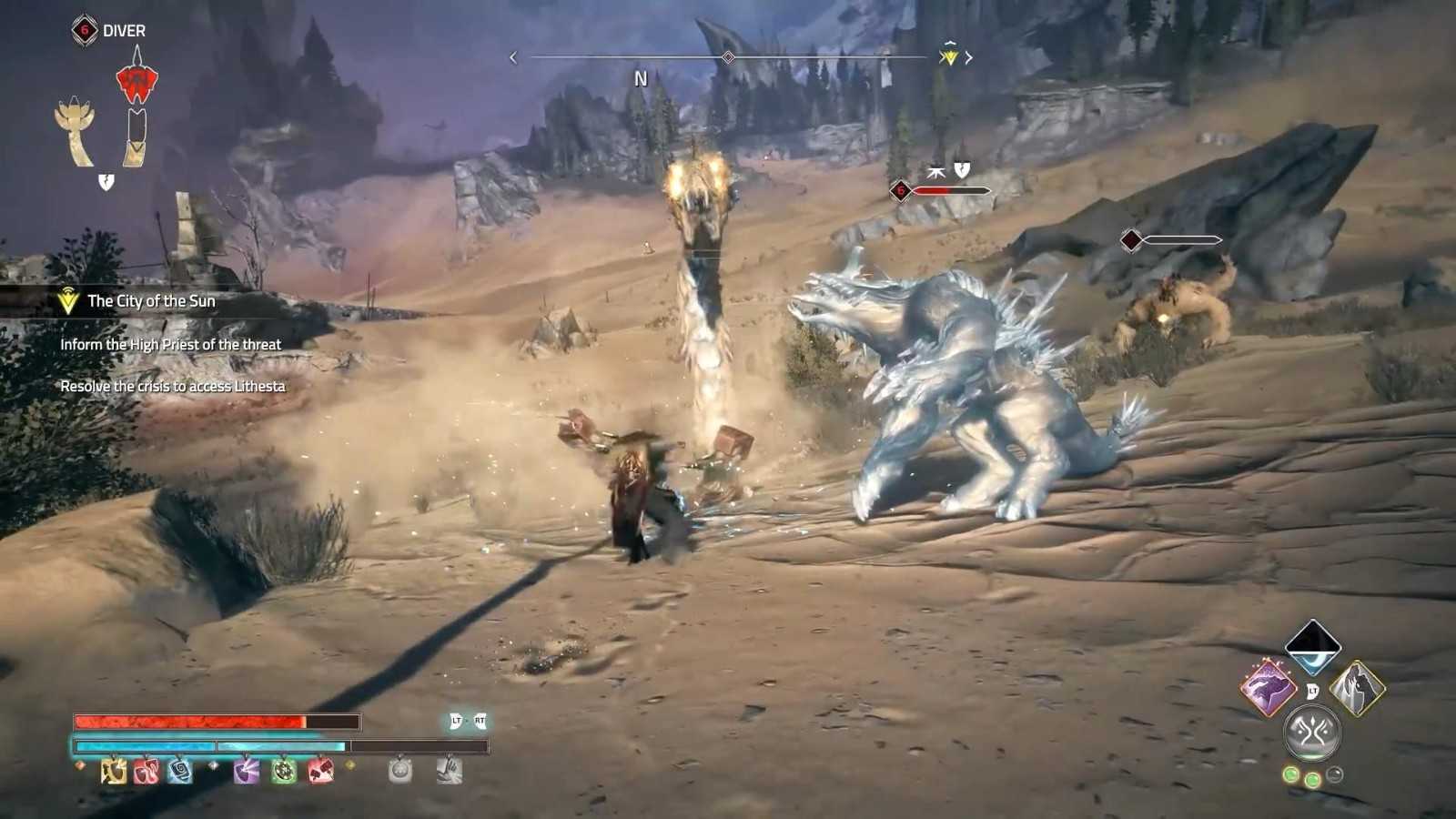Click the yellow quest marker on the compass
The image size is (1456, 819).
(949, 56)
